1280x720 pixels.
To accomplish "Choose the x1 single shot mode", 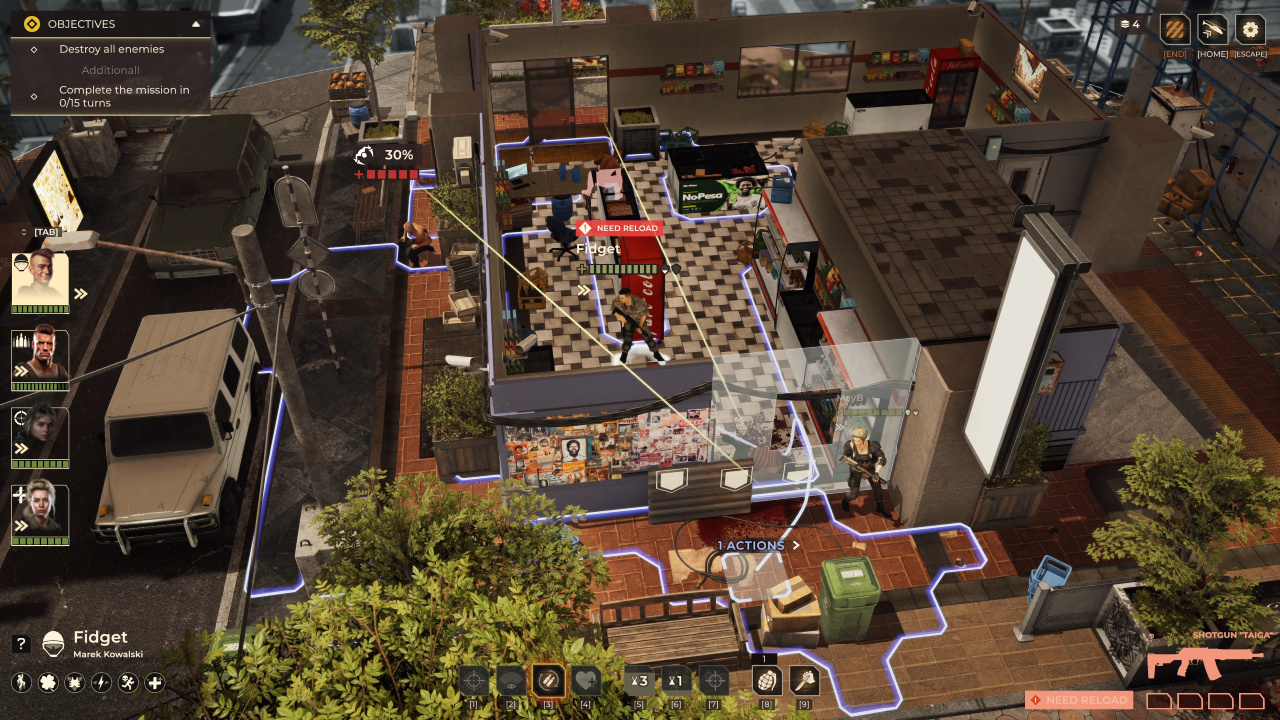I will 676,681.
